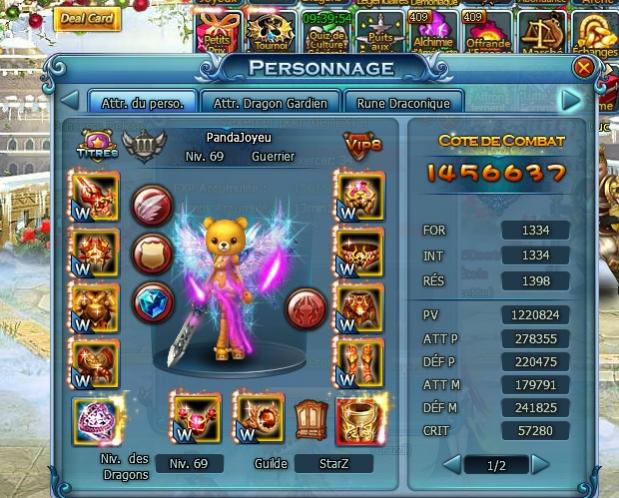Open the Titres menu
Image resolution: width=619 pixels, height=498 pixels.
[x=96, y=146]
